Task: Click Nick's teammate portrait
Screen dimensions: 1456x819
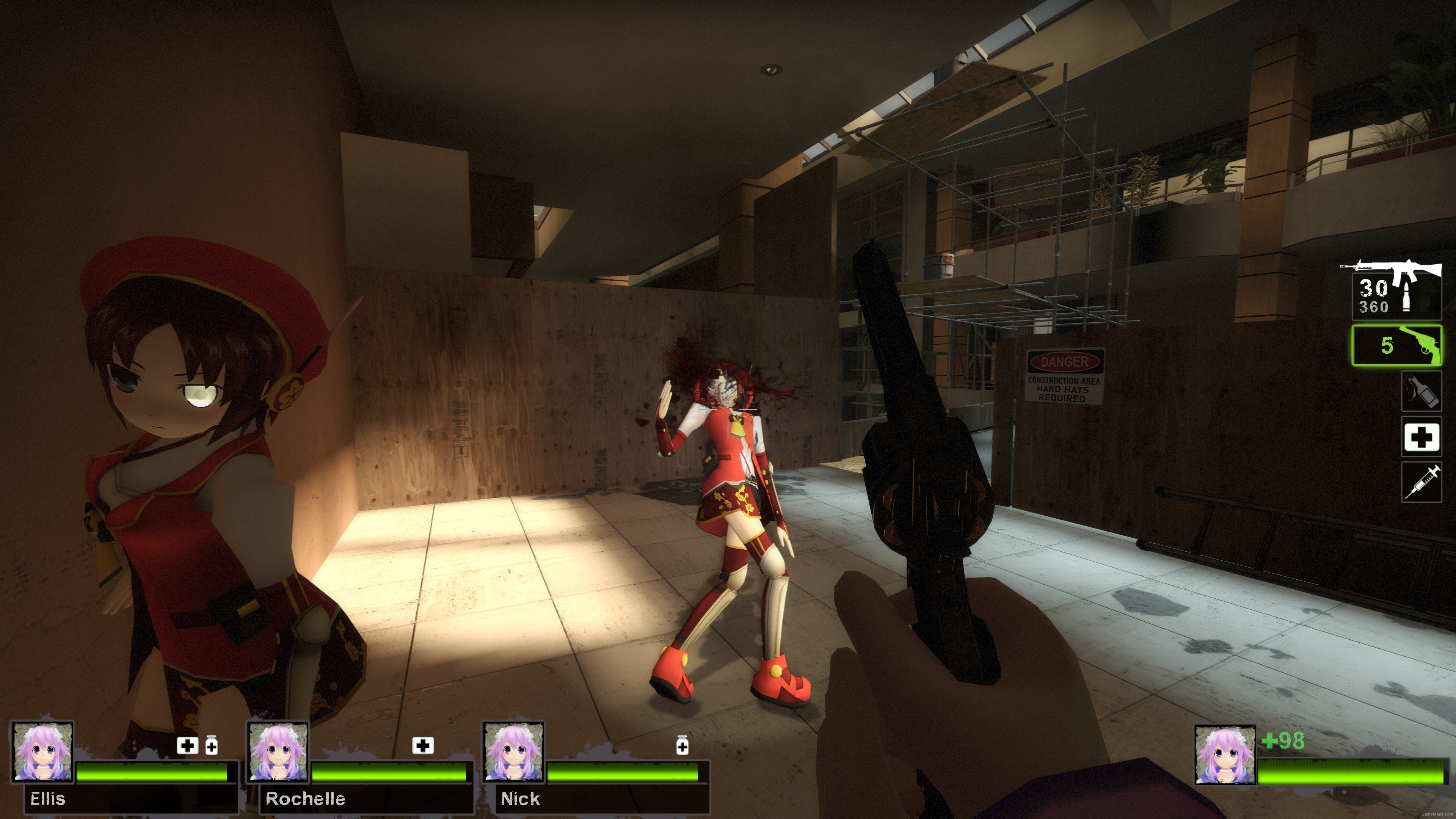Action: [513, 752]
